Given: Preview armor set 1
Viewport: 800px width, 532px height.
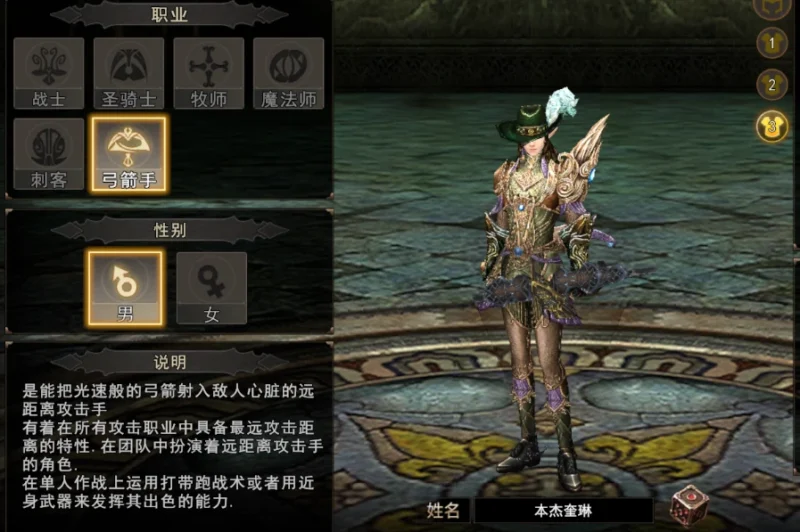Looking at the screenshot, I should click(x=771, y=42).
